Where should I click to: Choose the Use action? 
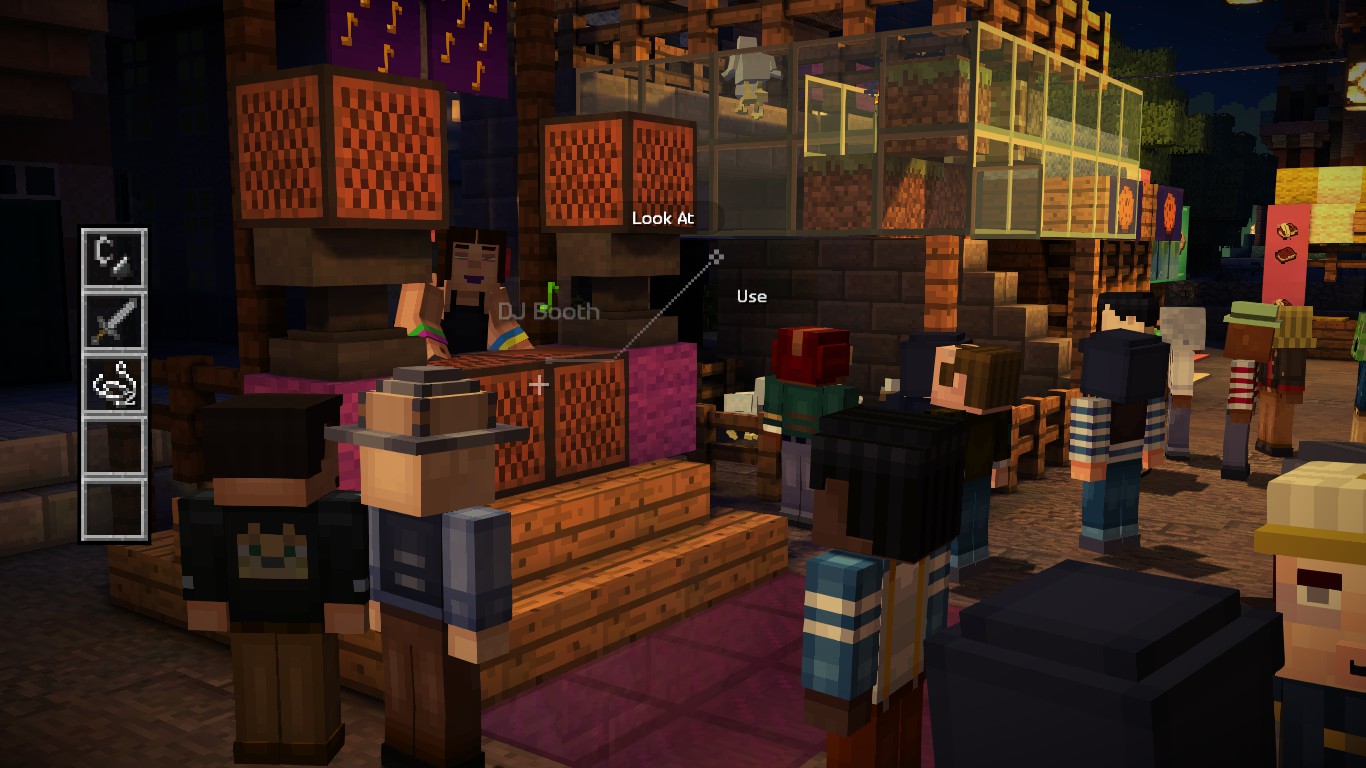pyautogui.click(x=750, y=296)
